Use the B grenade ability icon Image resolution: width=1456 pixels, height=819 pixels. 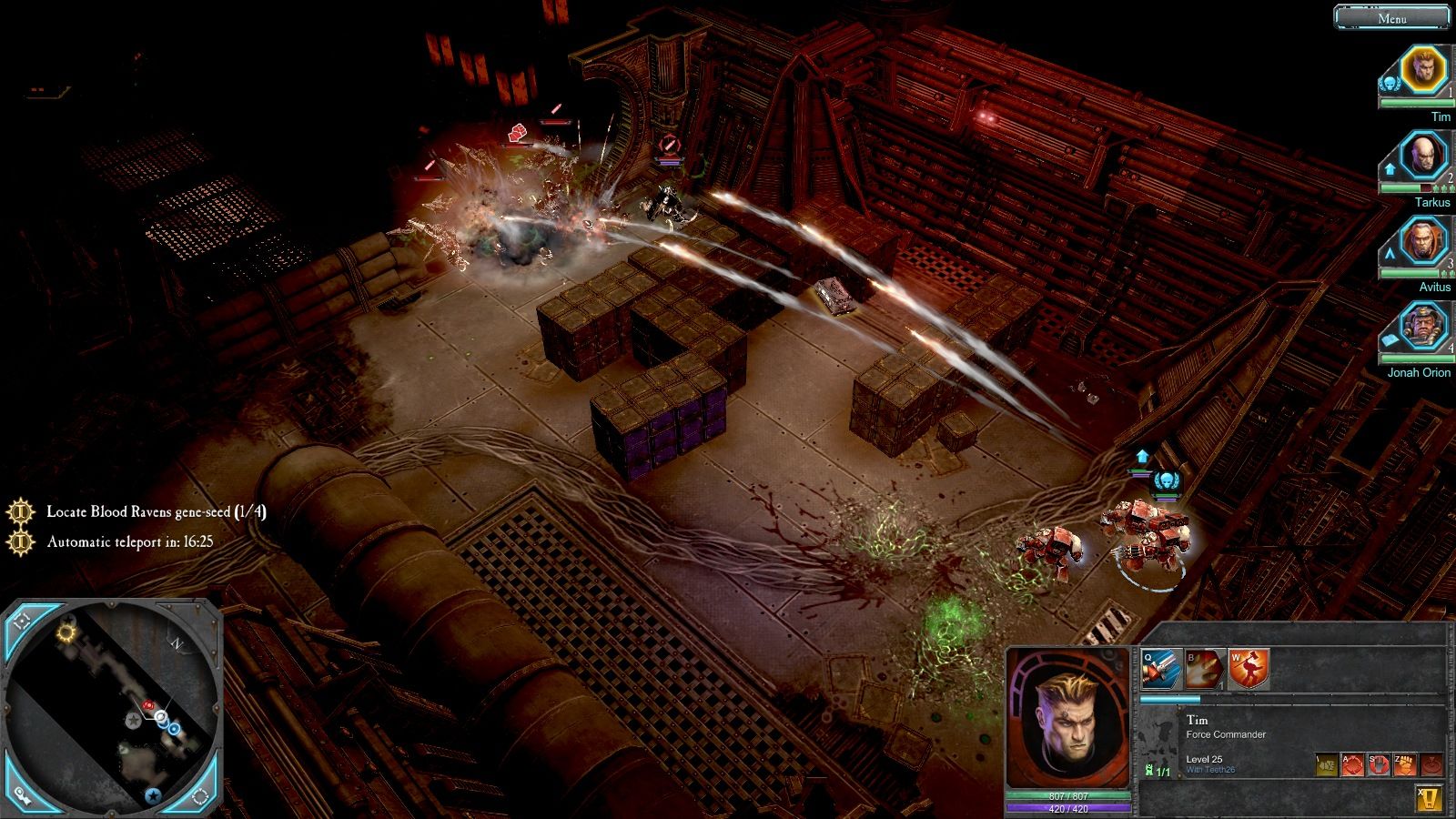tap(1205, 670)
